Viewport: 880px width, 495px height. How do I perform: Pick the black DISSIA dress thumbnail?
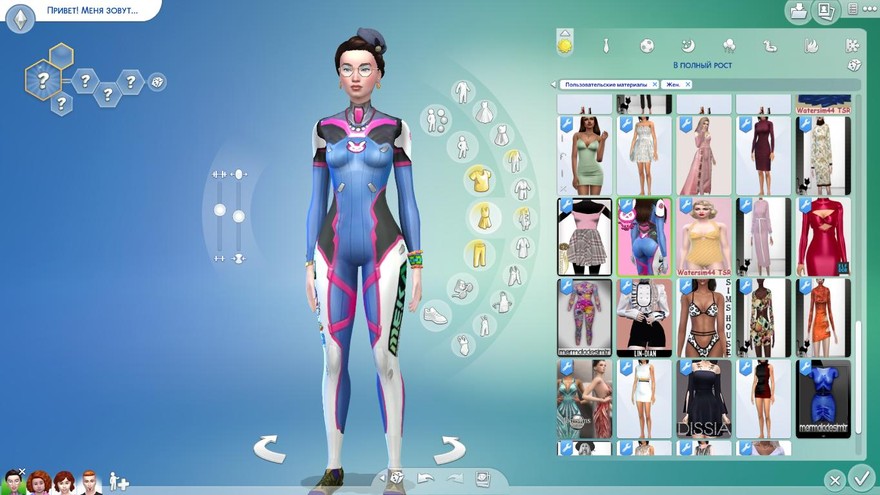click(704, 398)
